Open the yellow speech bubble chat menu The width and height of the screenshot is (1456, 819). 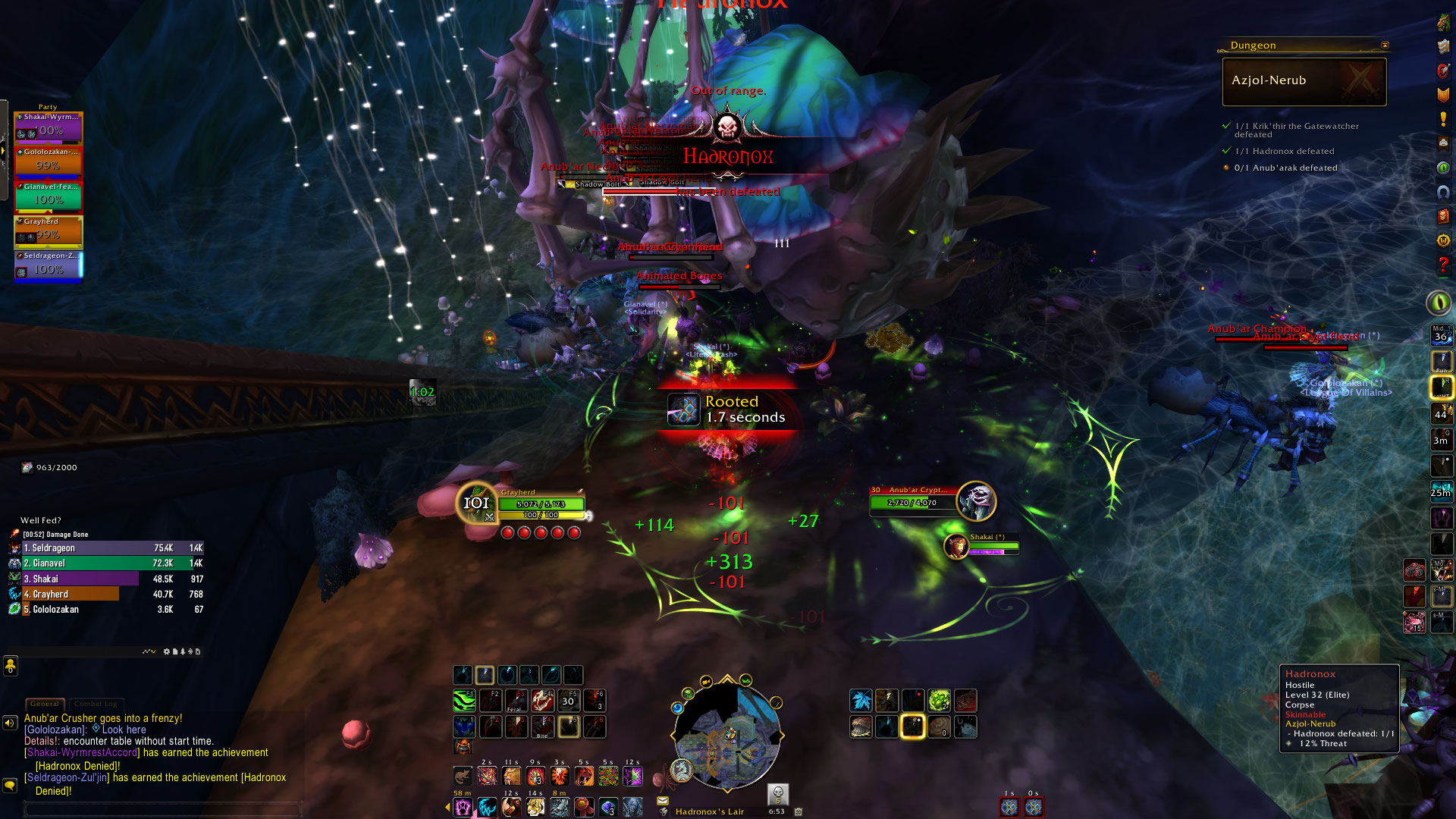[x=10, y=786]
